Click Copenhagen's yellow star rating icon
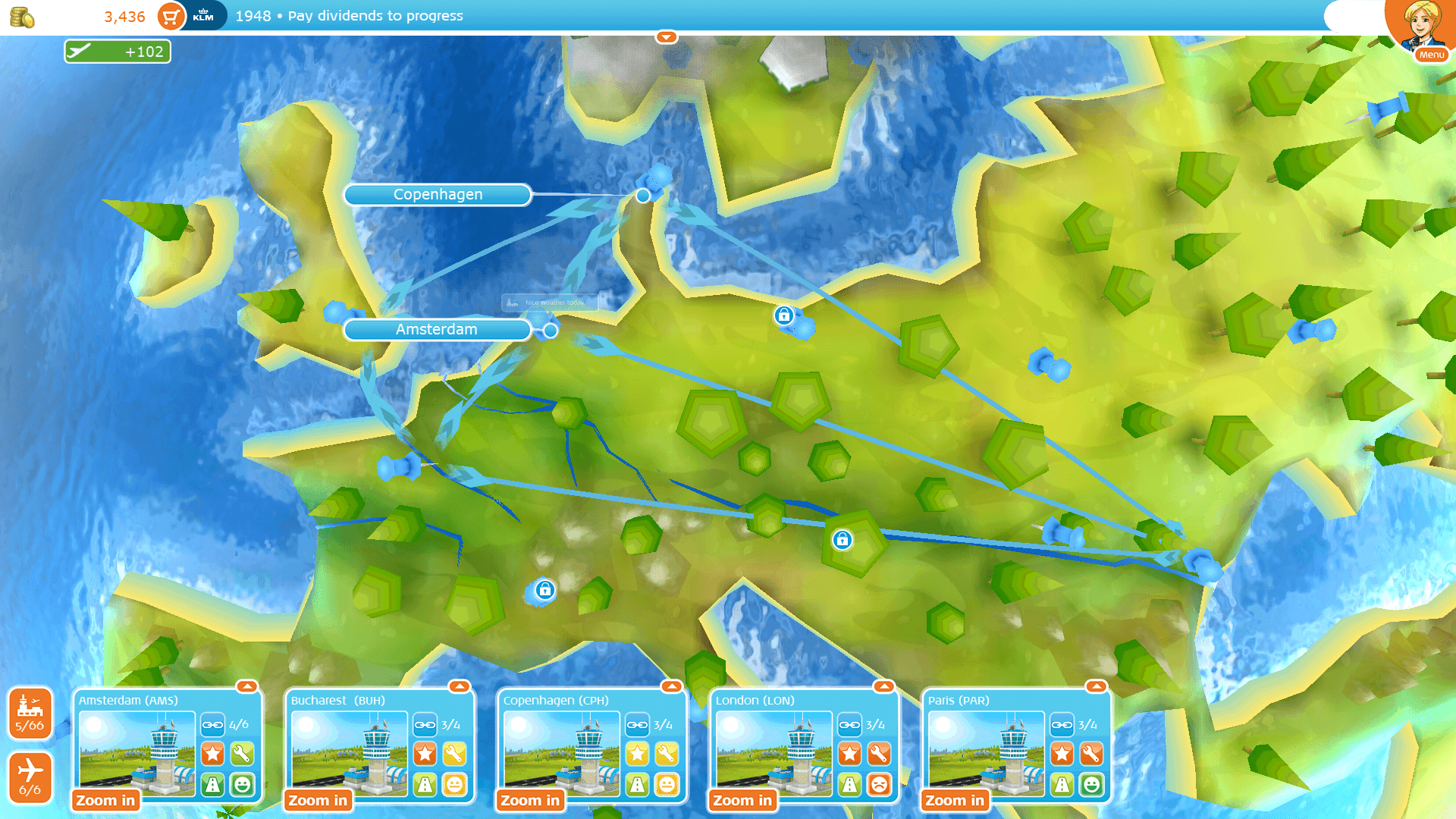Viewport: 1456px width, 819px height. click(637, 754)
